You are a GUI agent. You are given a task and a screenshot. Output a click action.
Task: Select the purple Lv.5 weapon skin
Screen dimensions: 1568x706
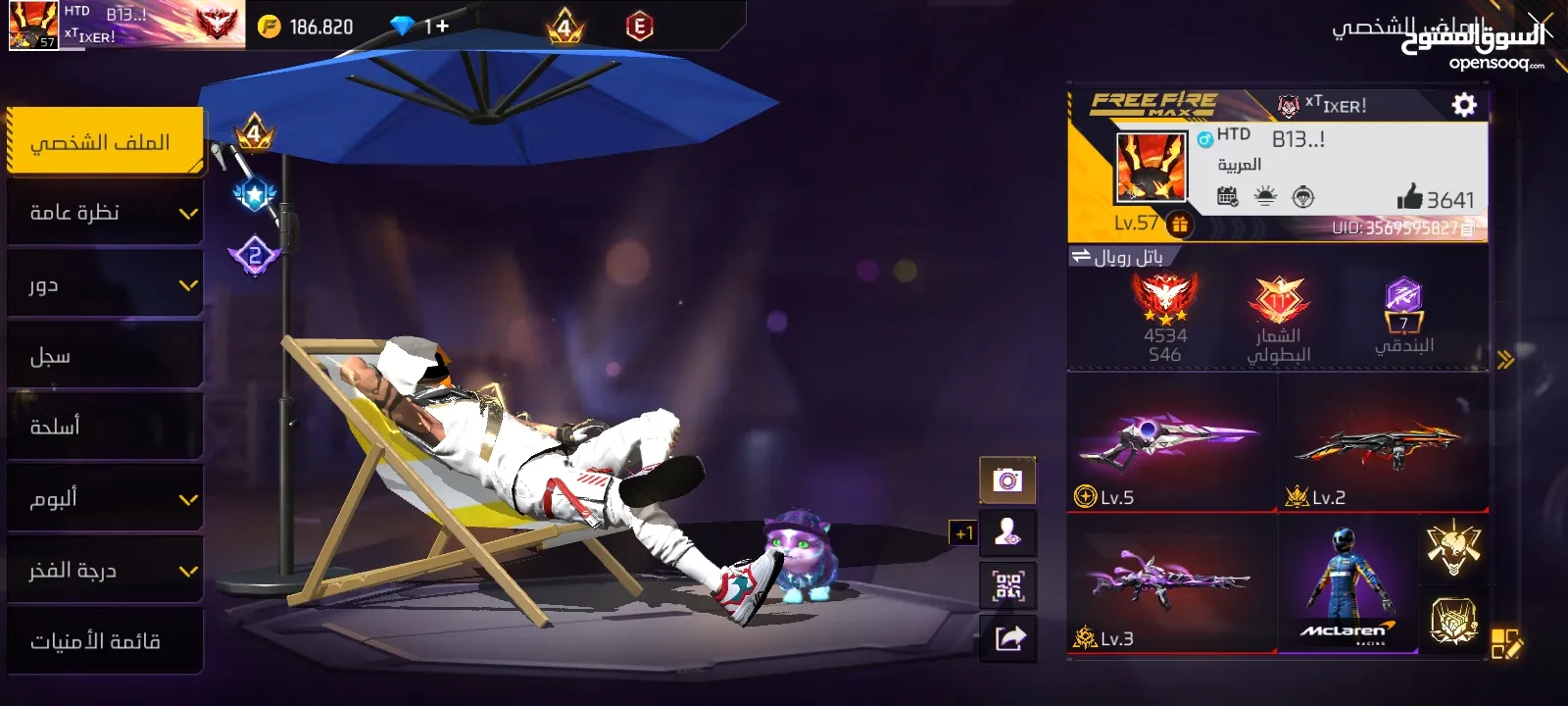coord(1171,443)
